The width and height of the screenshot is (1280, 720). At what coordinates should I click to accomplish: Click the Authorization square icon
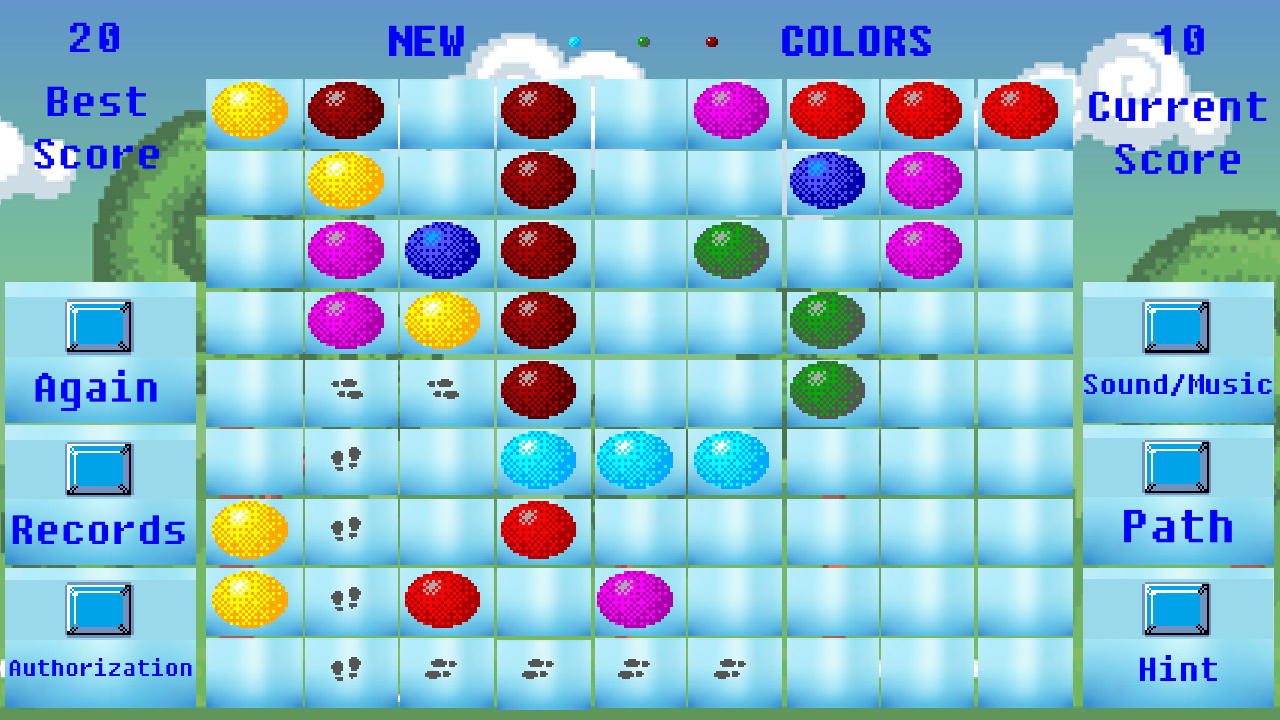tap(99, 611)
